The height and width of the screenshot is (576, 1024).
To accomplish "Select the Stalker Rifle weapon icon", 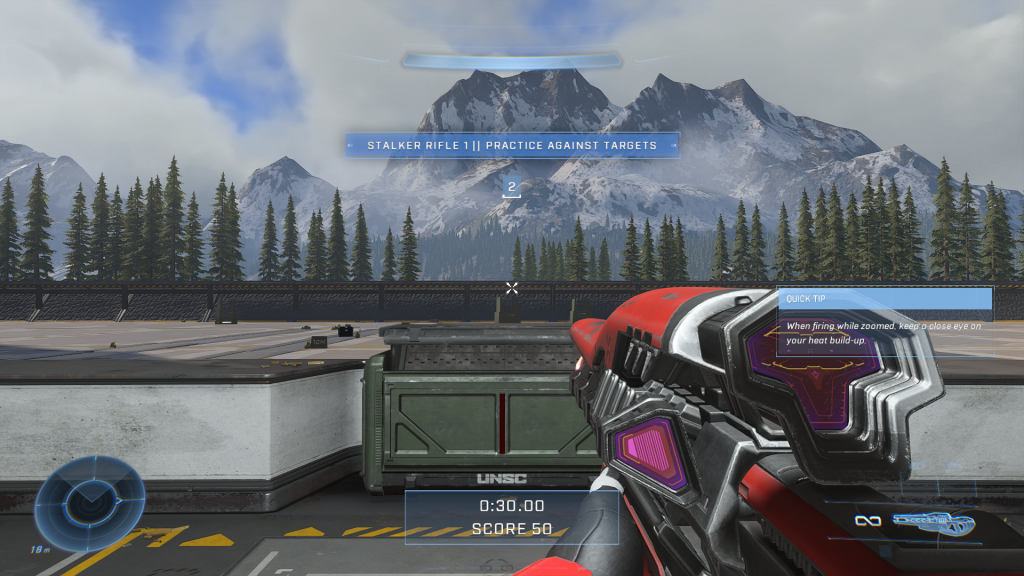I will point(931,522).
